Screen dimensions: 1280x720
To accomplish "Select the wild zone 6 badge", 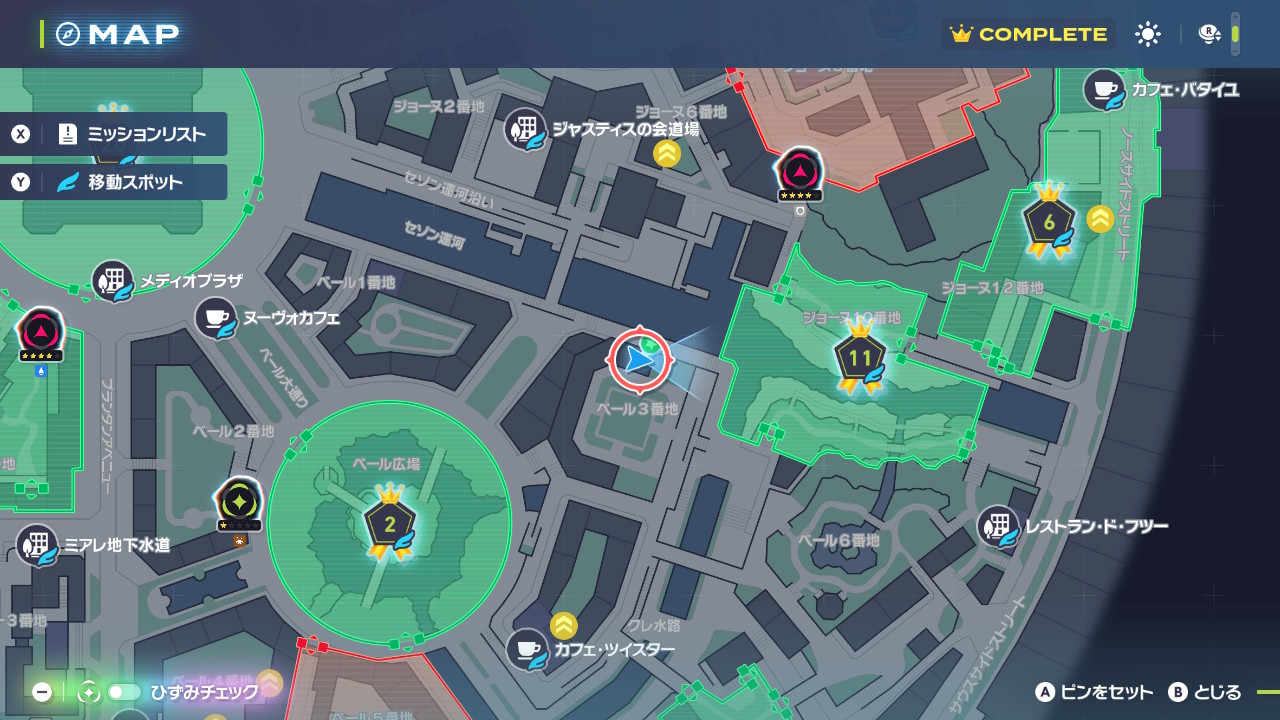I will click(x=1049, y=224).
